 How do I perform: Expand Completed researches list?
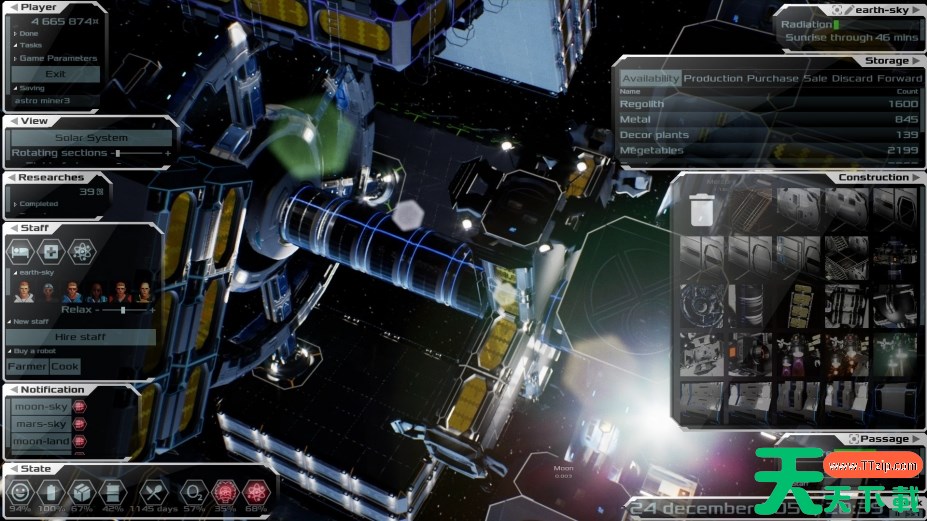38,203
